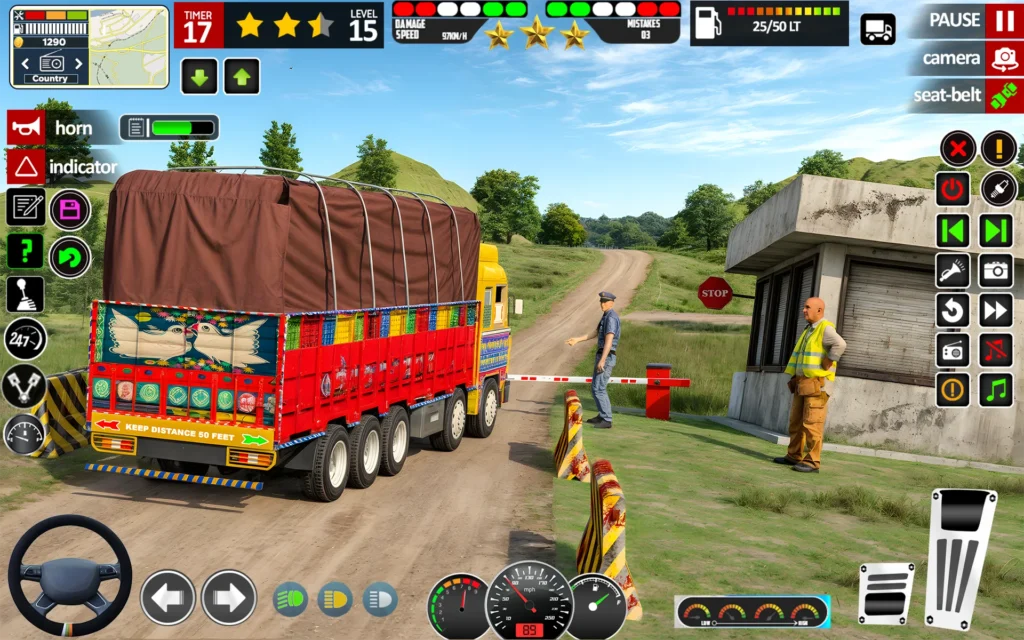Tap the red X icon

click(x=957, y=149)
